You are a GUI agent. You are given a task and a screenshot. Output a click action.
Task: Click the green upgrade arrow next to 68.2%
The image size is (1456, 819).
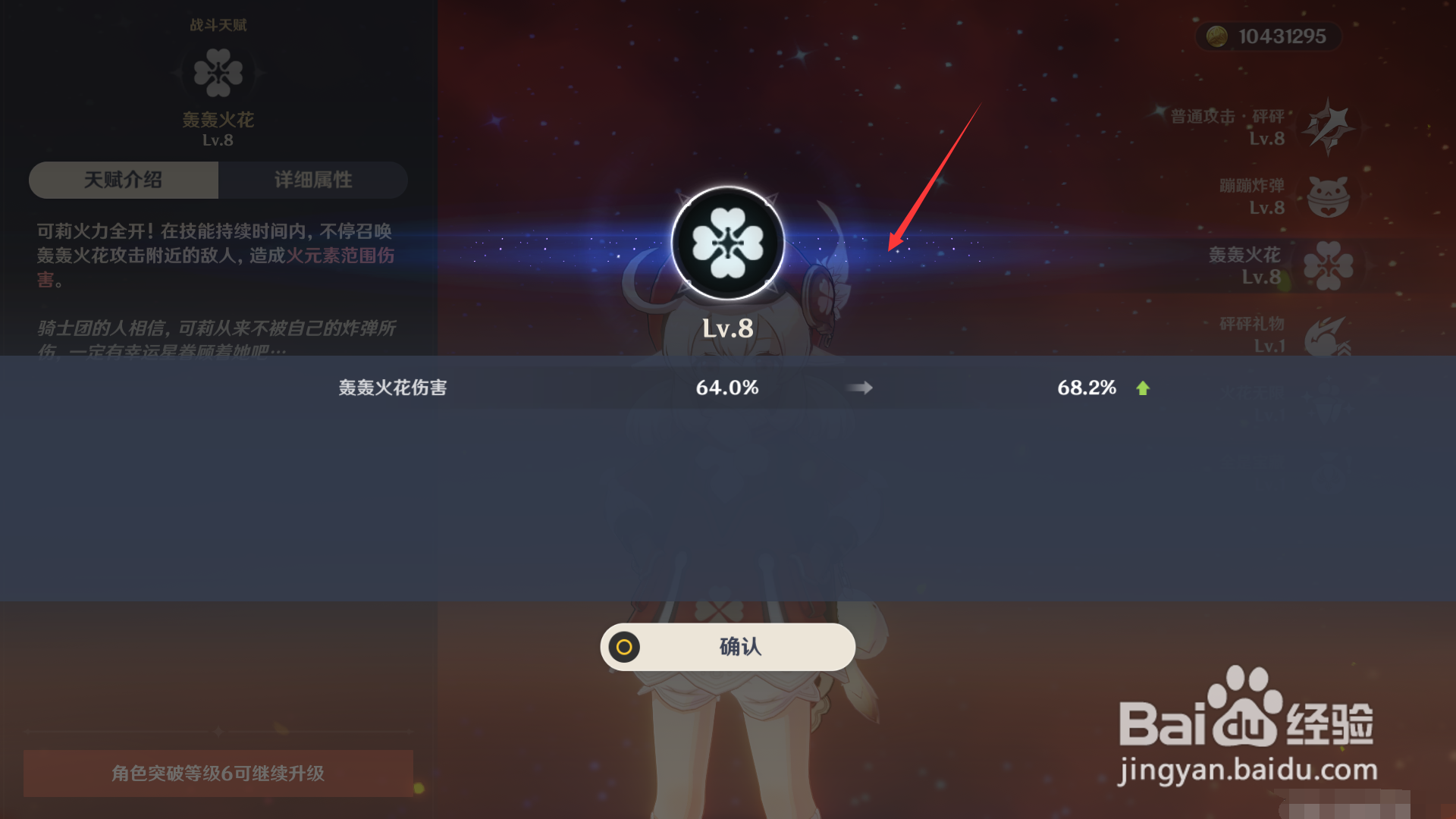tap(1144, 388)
